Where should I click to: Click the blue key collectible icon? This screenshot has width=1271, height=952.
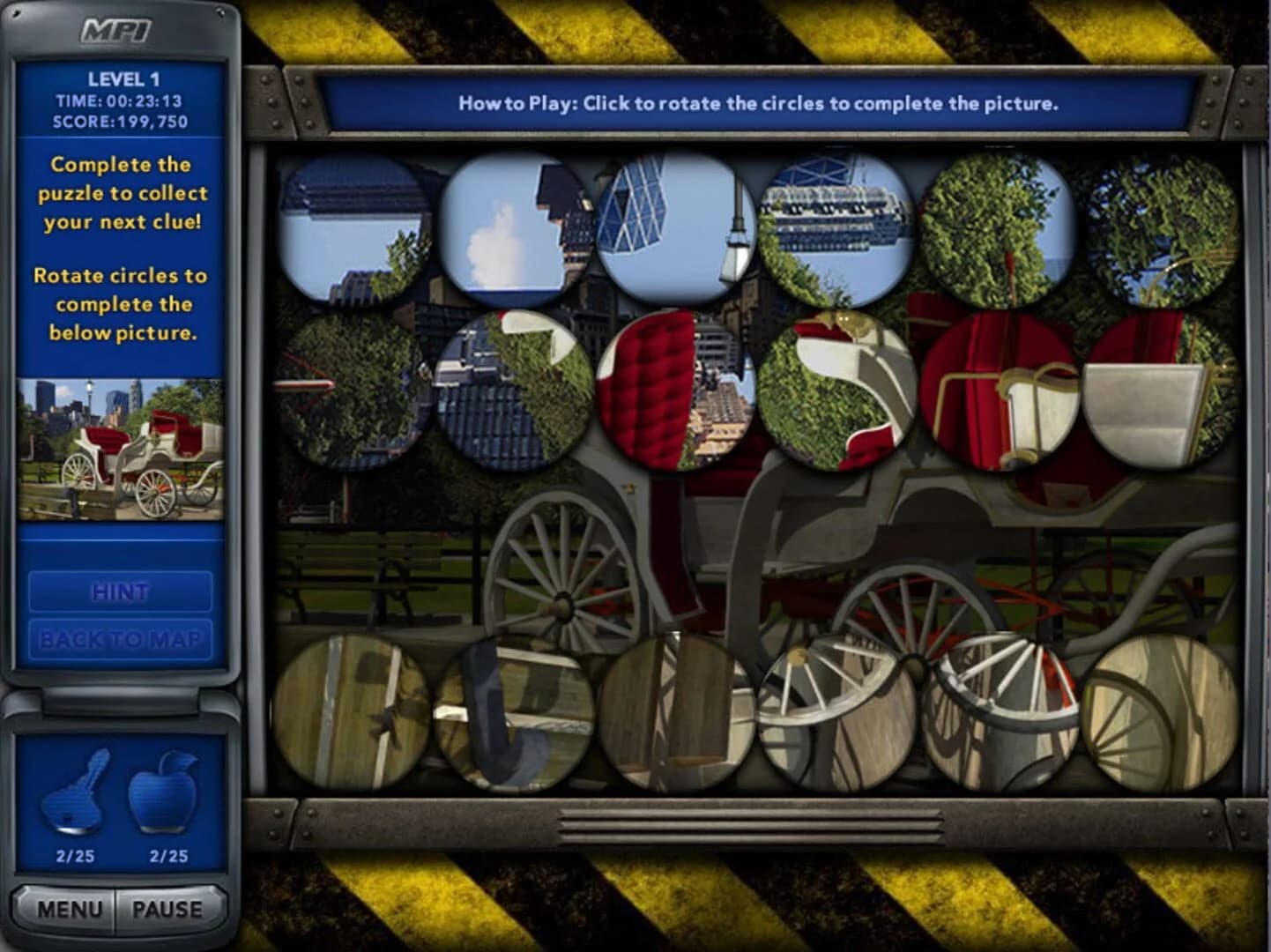coord(75,793)
